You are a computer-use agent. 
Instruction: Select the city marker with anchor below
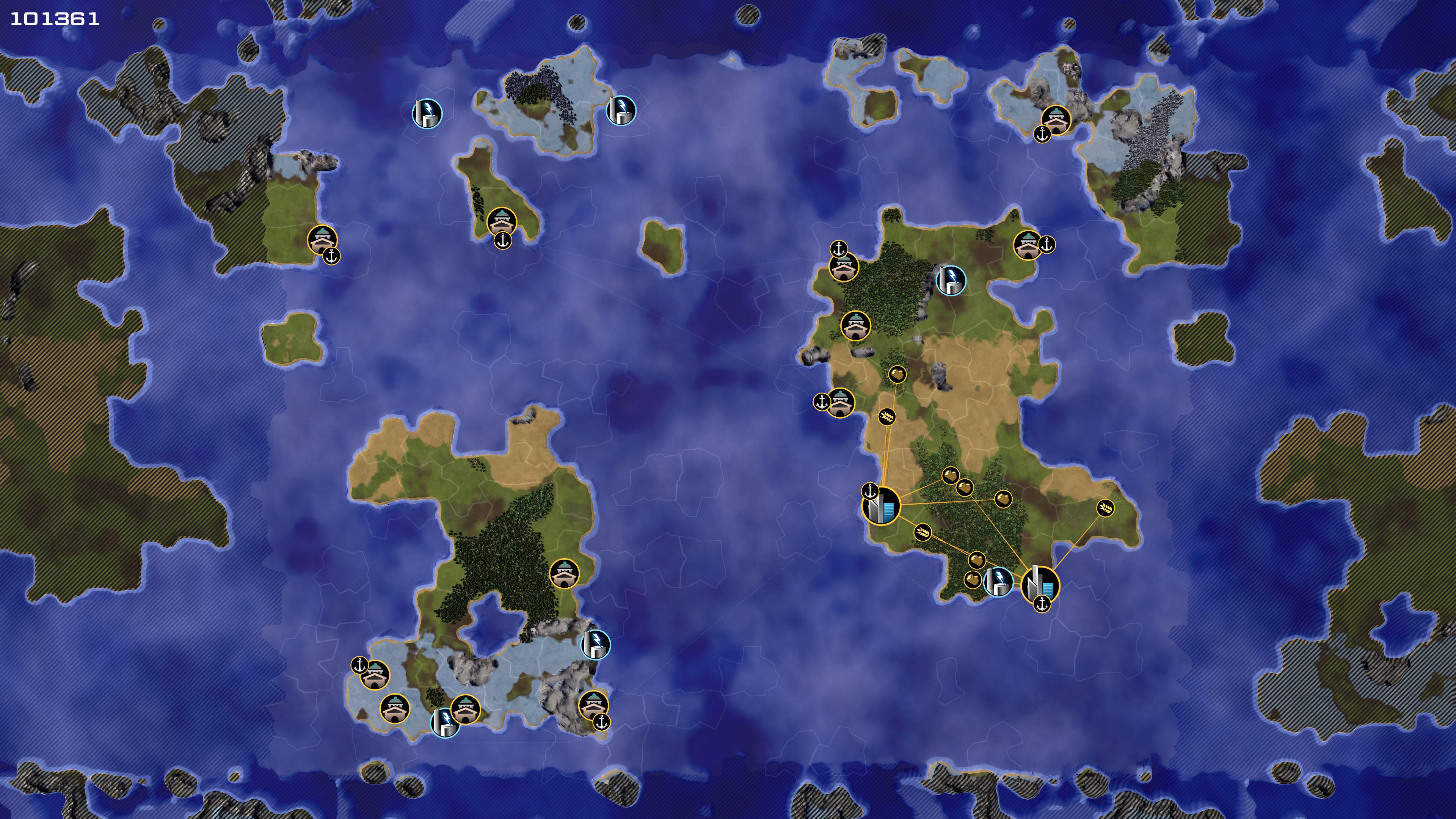1040,584
